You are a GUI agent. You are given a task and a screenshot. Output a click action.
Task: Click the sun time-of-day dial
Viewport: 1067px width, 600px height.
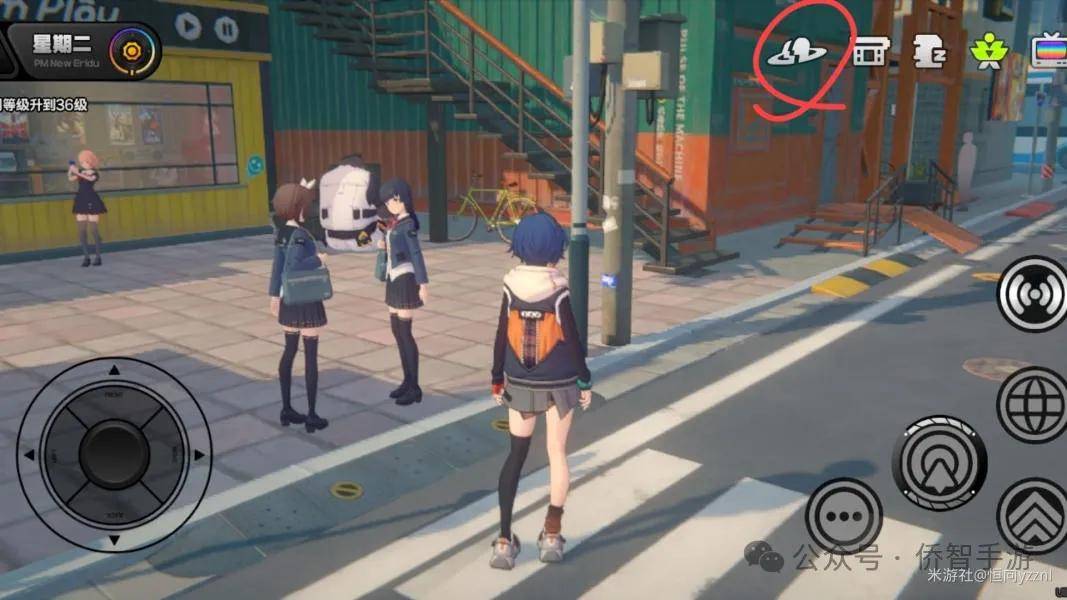pos(131,50)
